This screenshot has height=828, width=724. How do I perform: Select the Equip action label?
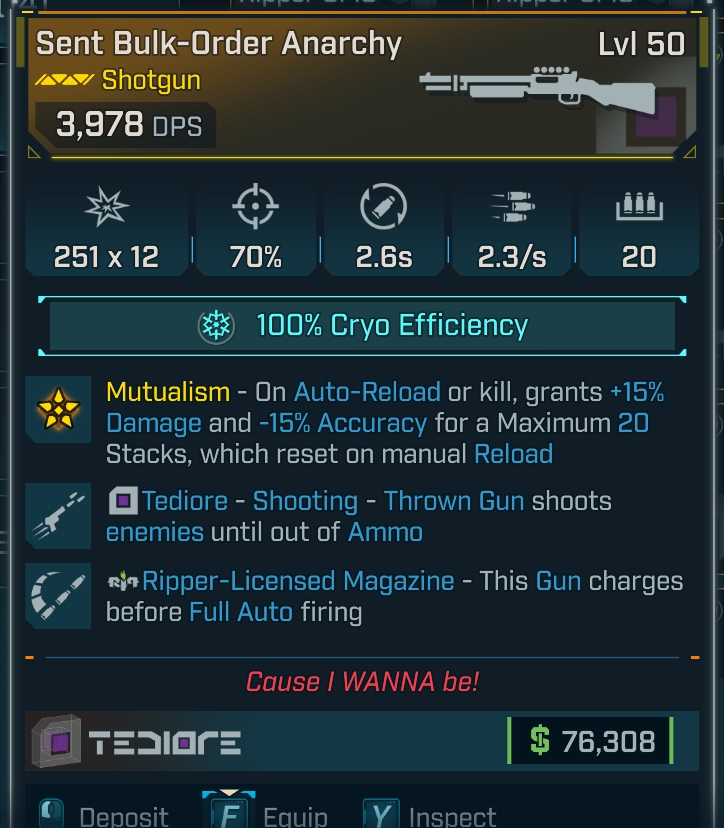pyautogui.click(x=295, y=815)
